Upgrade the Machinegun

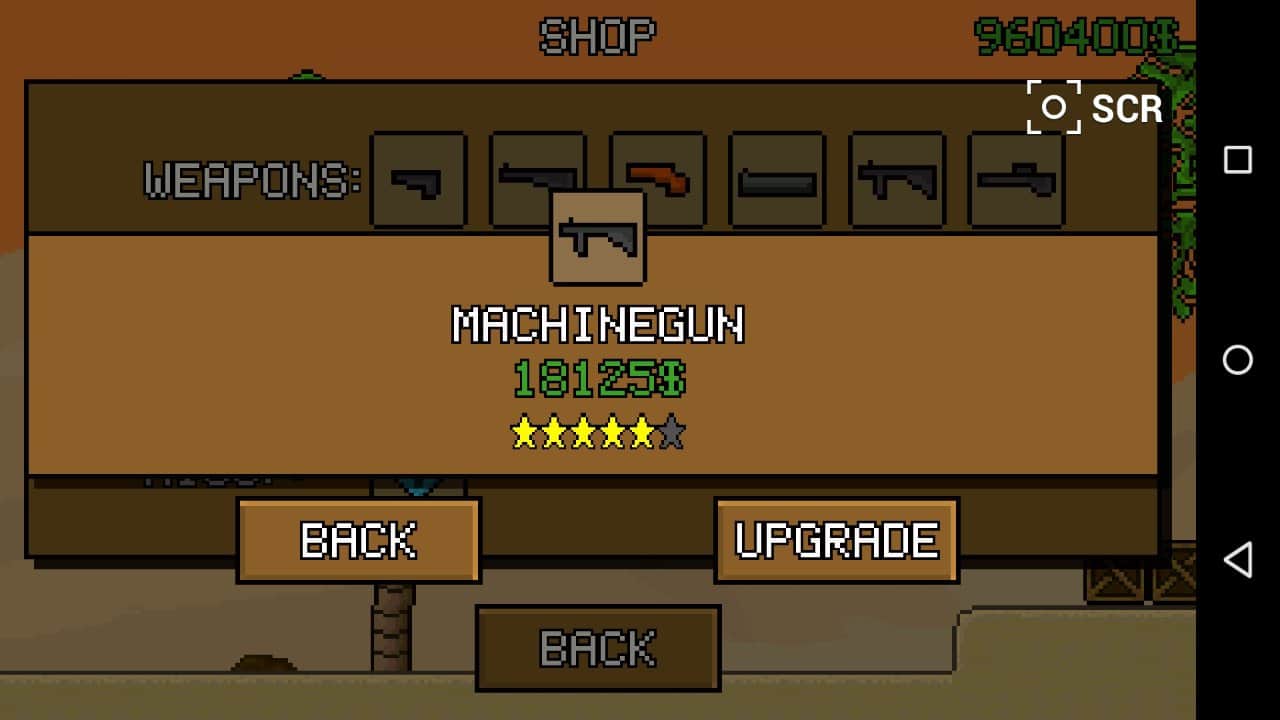pyautogui.click(x=836, y=540)
